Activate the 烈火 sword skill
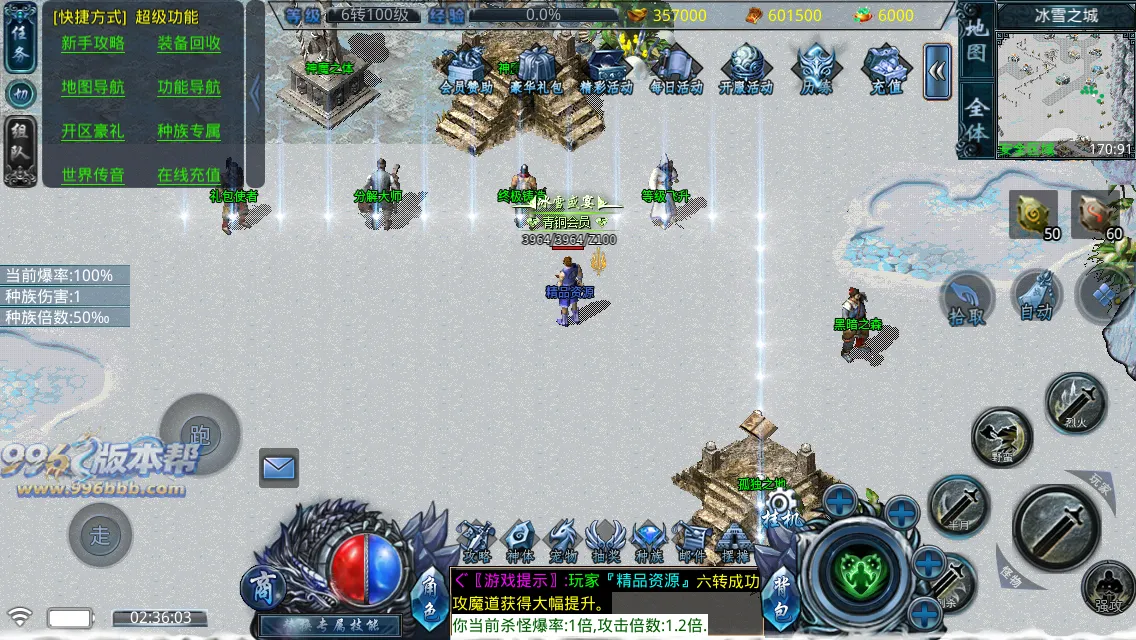This screenshot has height=640, width=1136. 1076,402
